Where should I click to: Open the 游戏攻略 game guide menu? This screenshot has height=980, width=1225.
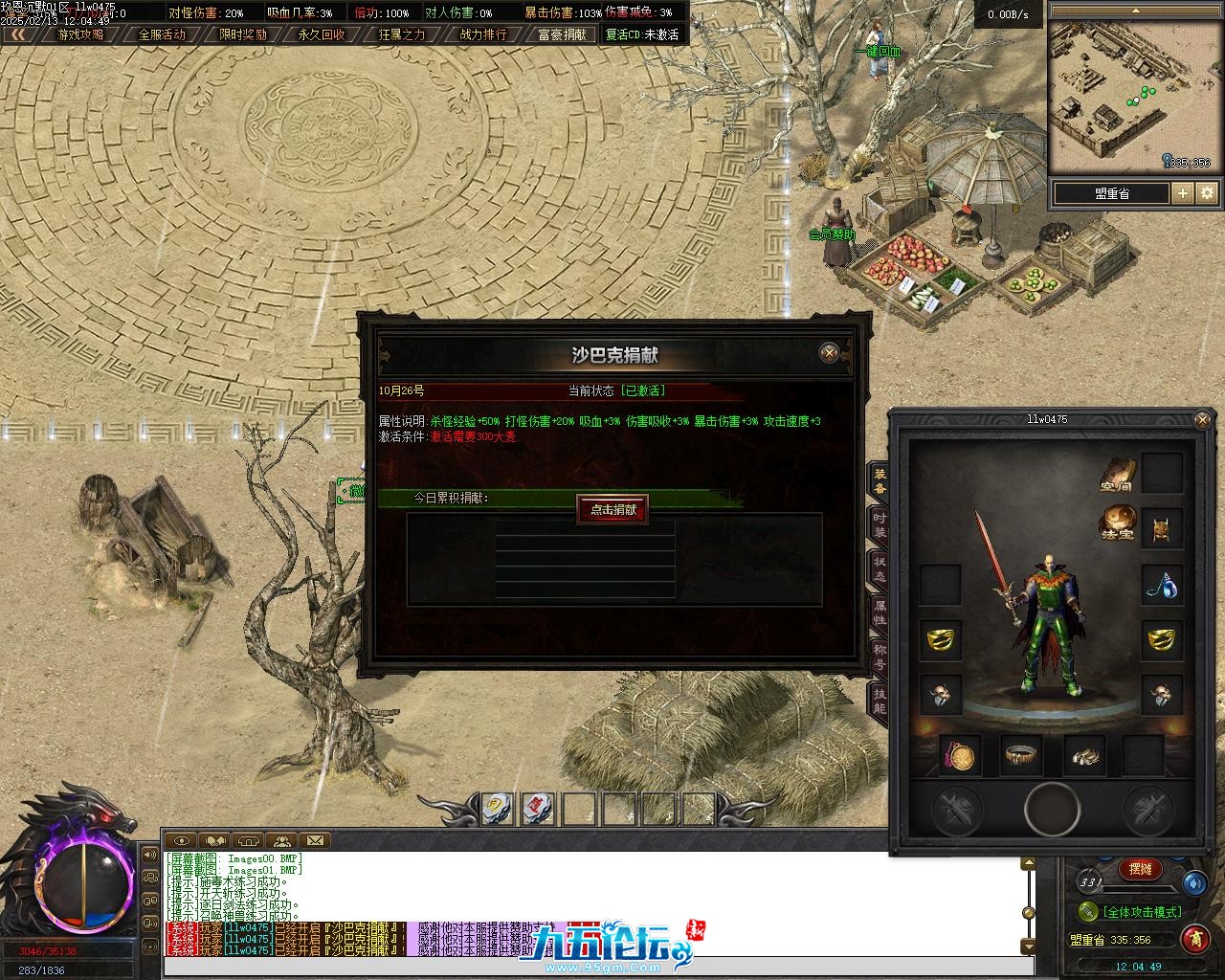(80, 34)
